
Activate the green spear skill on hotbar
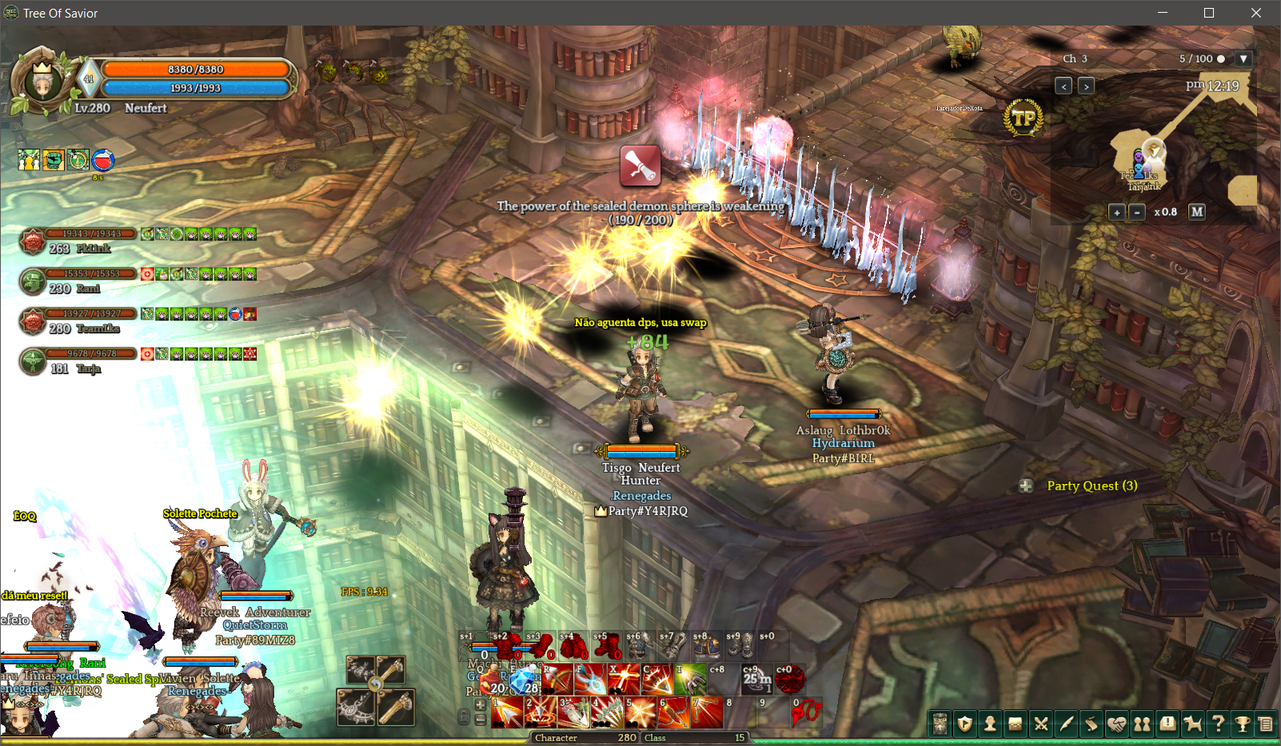pyautogui.click(x=688, y=680)
